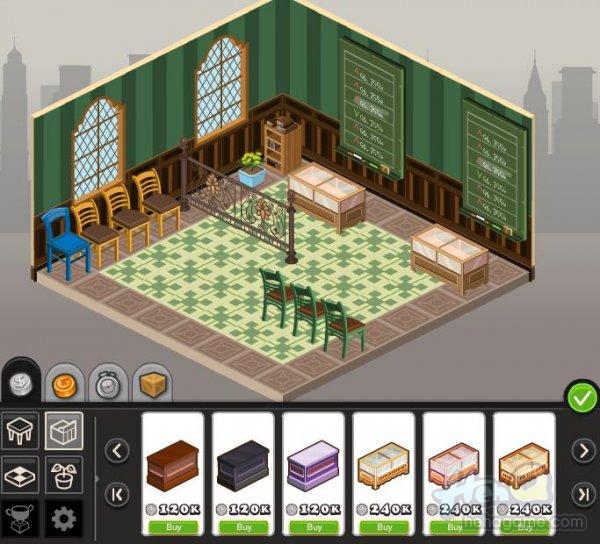Viewport: 600px width, 544px height.
Task: Select the stopwatch tab
Action: point(107,382)
